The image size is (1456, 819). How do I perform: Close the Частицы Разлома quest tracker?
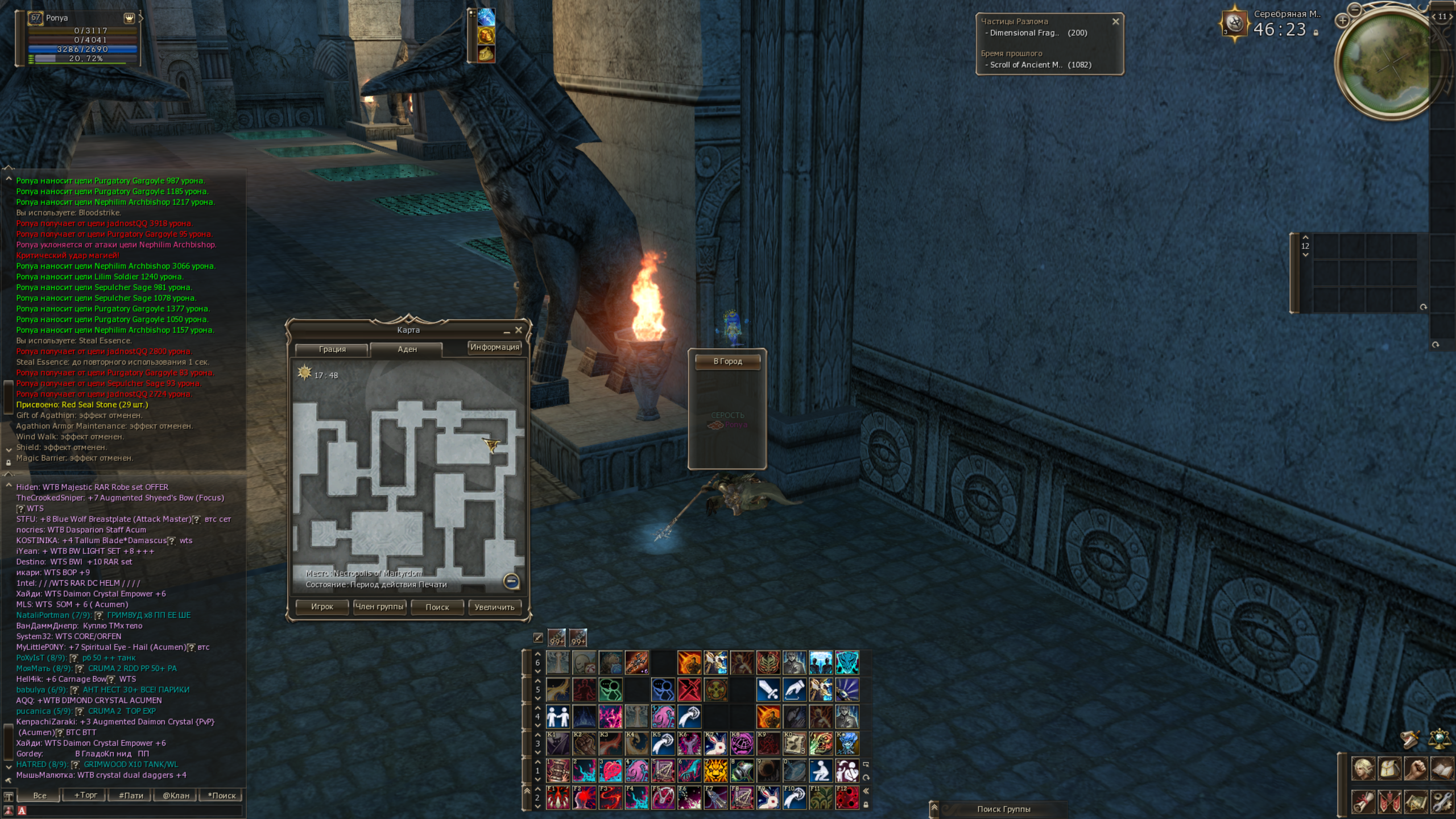[x=1115, y=22]
